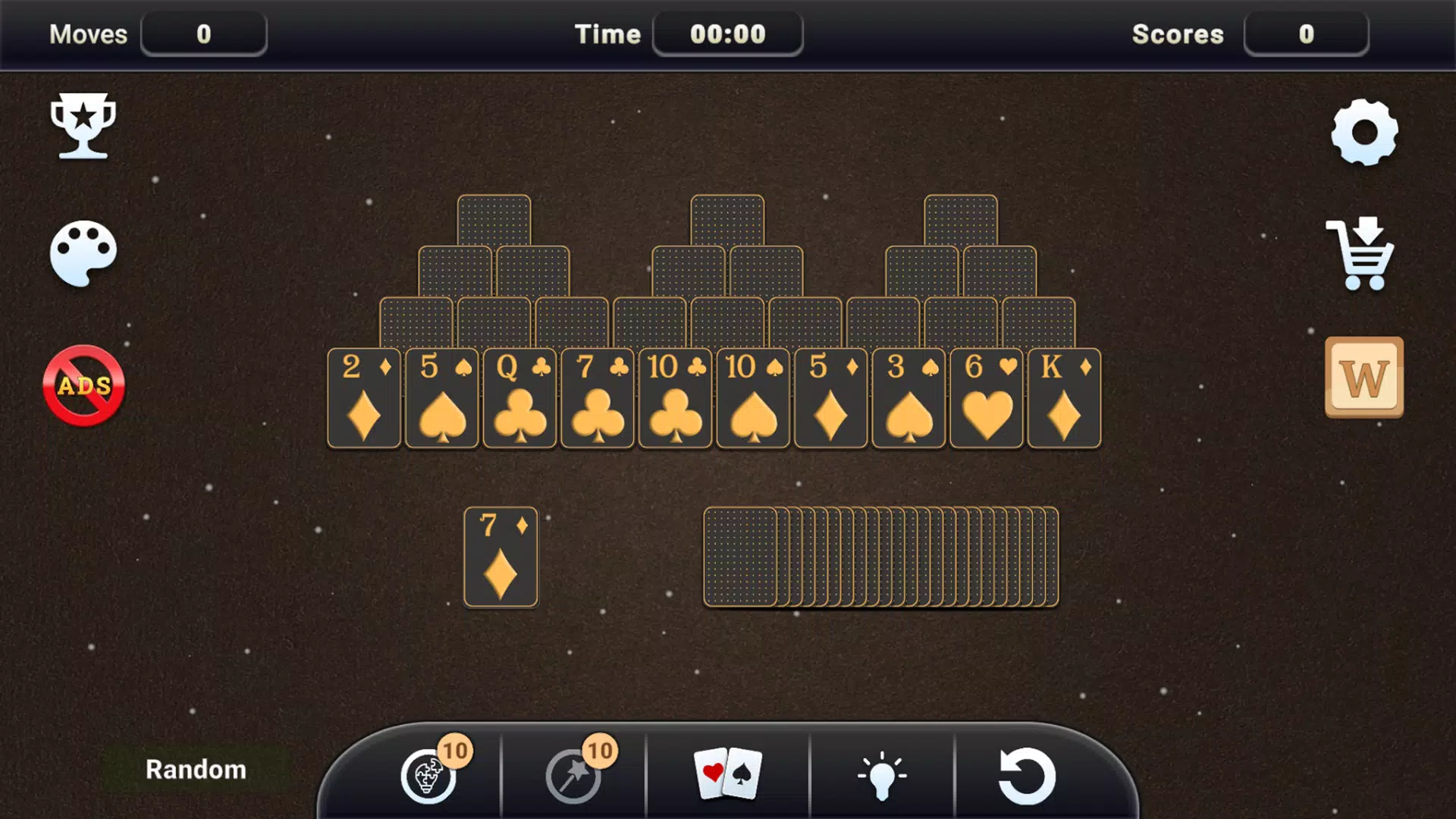The width and height of the screenshot is (1456, 819).
Task: Click the Scores counter field
Action: (x=1306, y=33)
